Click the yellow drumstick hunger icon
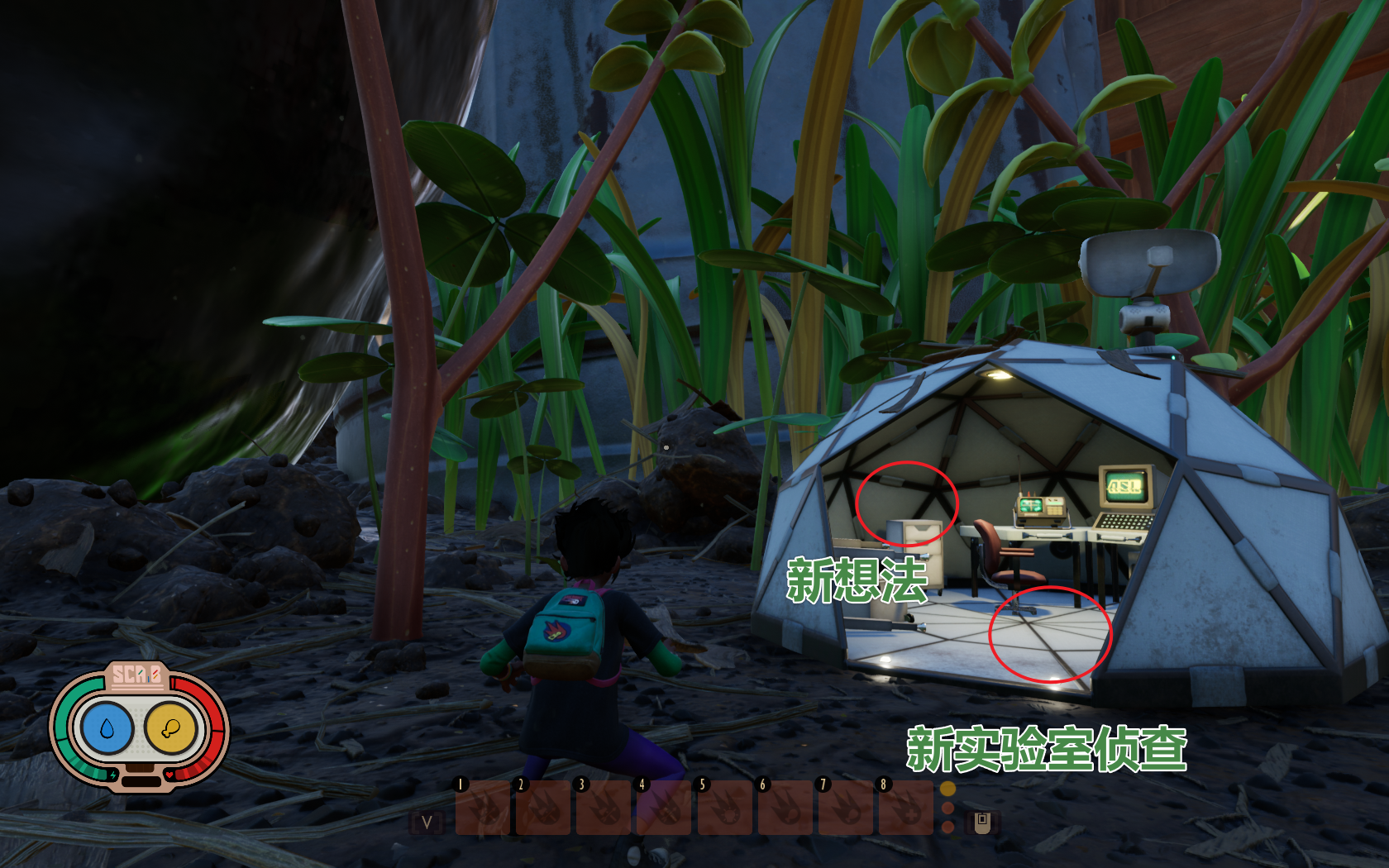Image resolution: width=1389 pixels, height=868 pixels. 171,728
